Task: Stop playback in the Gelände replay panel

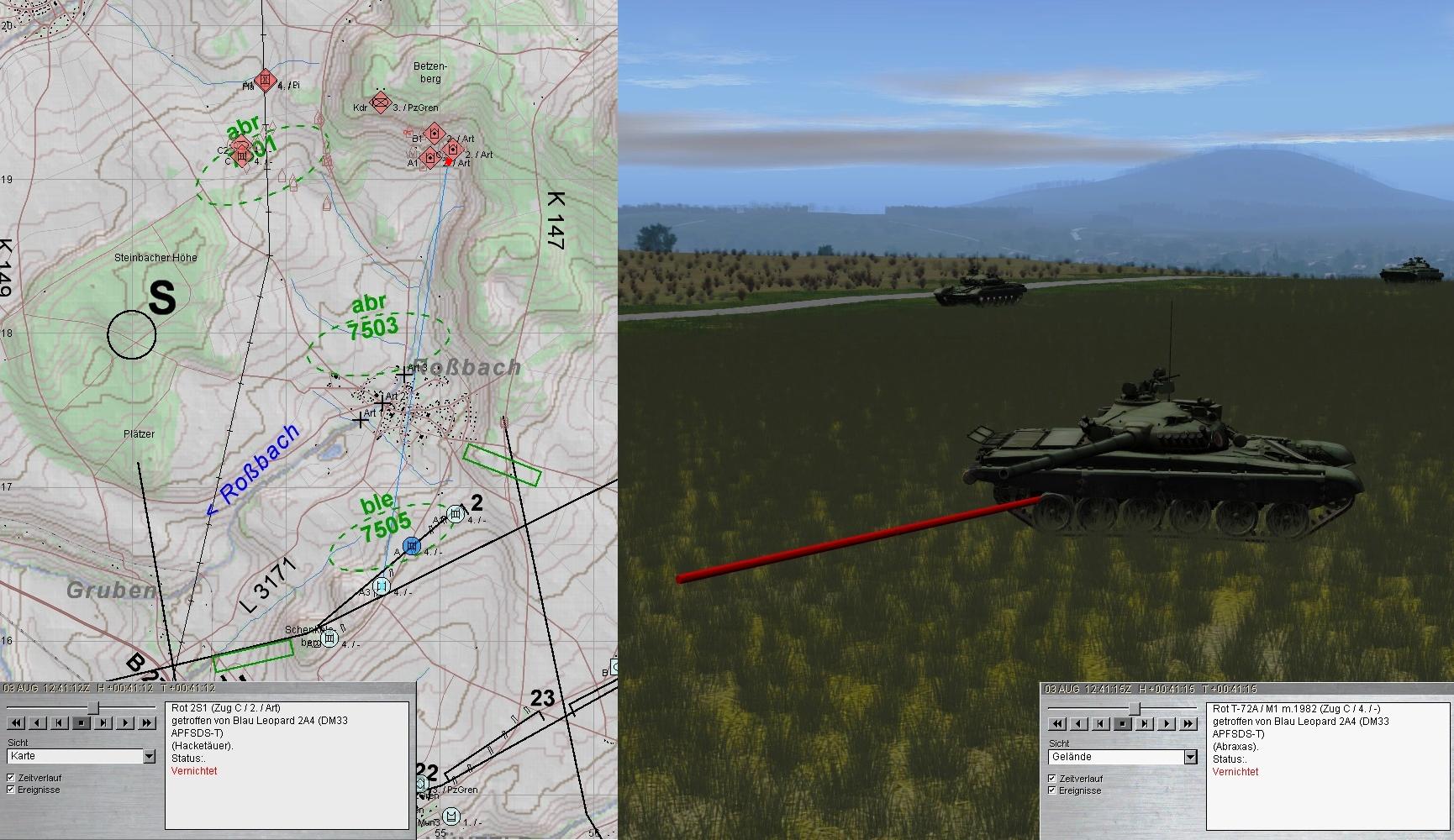Action: click(1123, 723)
